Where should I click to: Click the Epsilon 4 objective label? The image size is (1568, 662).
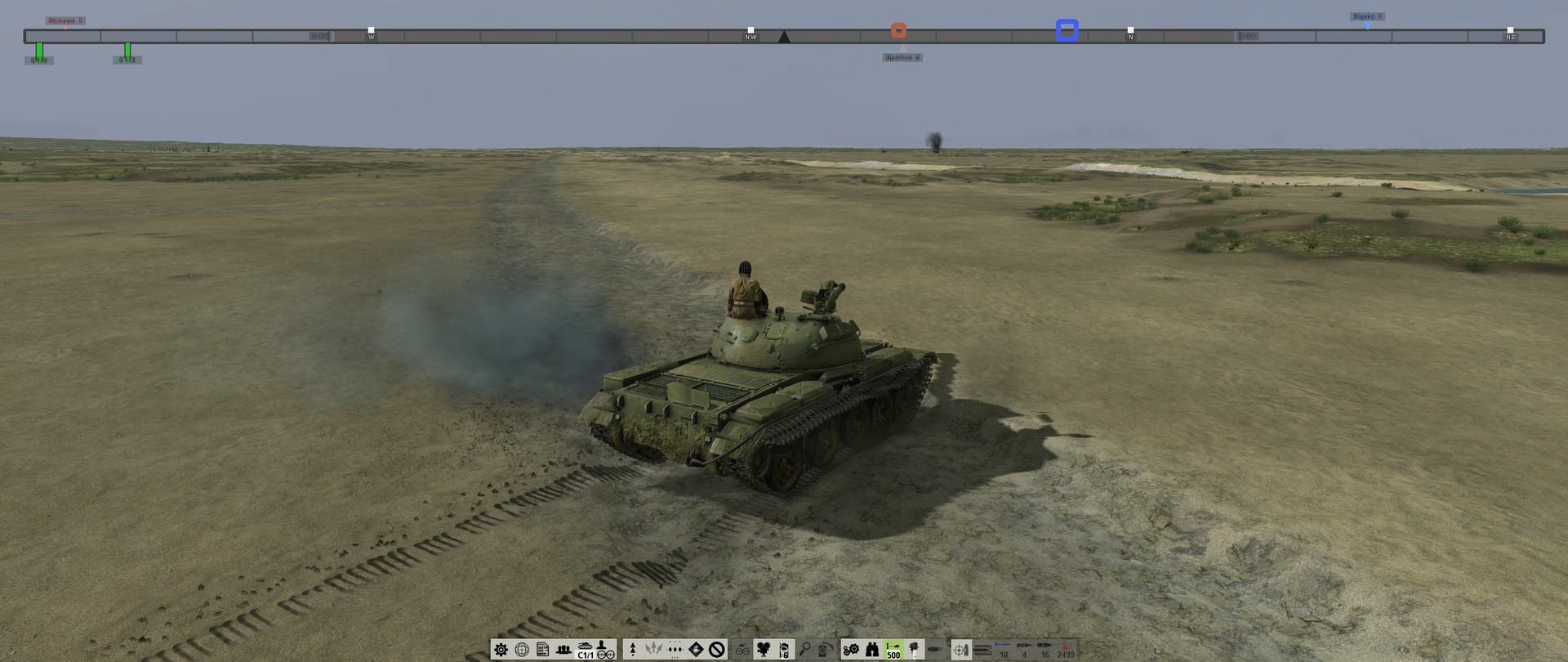coord(902,56)
